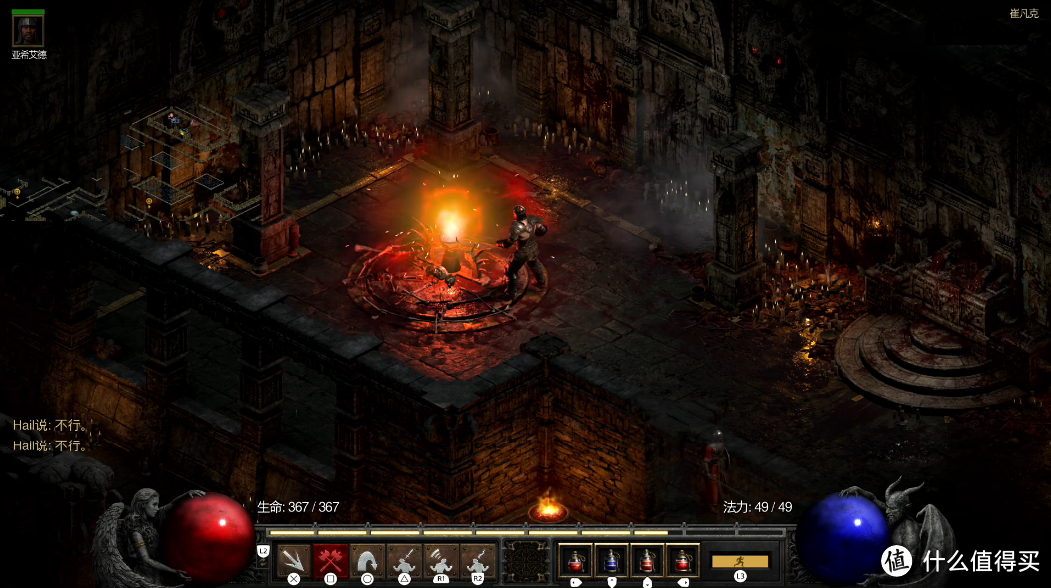Toggle the yellow running figure stamina bar
The height and width of the screenshot is (588, 1051).
[x=740, y=561]
